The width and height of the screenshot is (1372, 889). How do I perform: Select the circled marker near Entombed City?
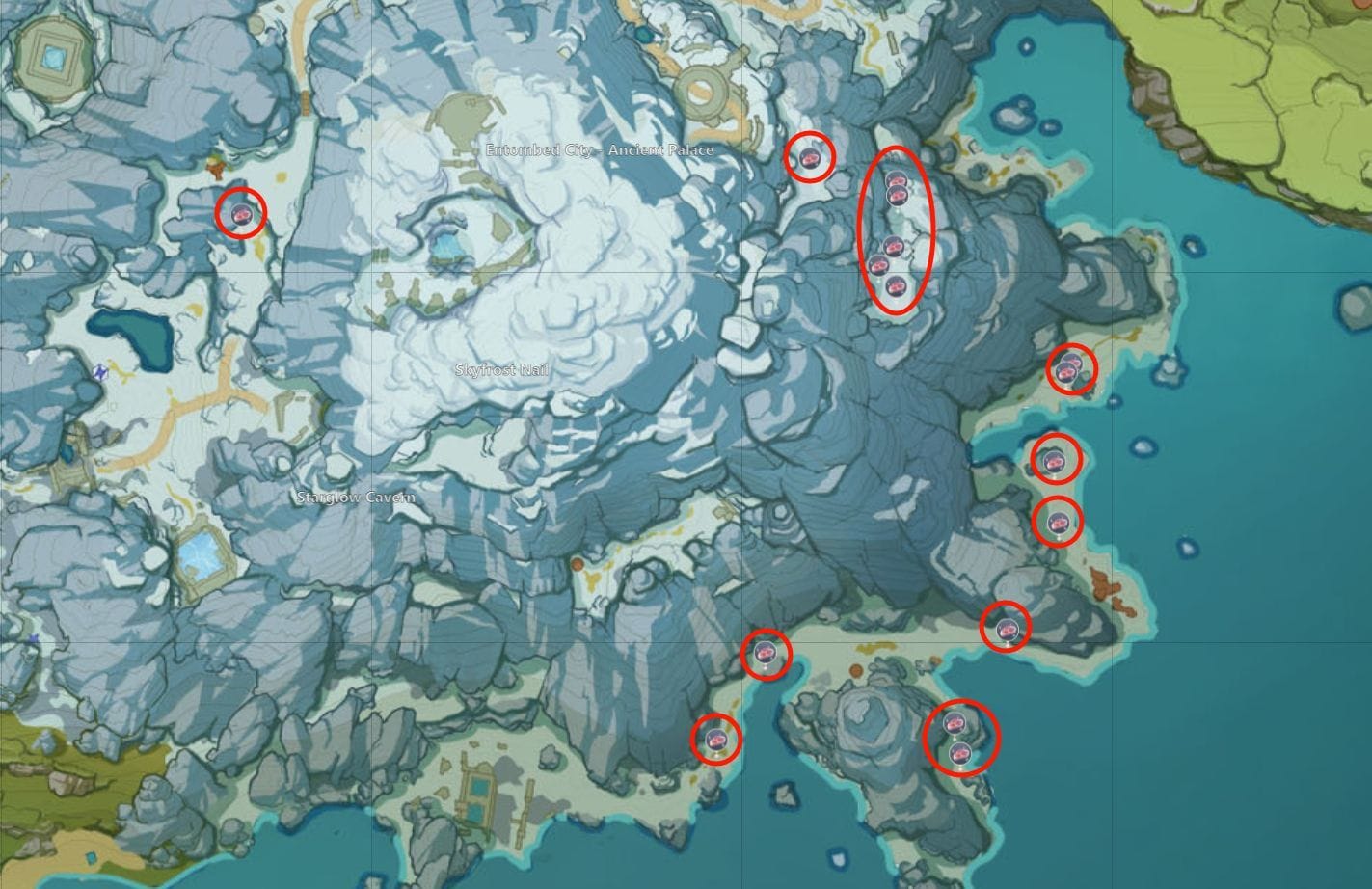coord(810,157)
